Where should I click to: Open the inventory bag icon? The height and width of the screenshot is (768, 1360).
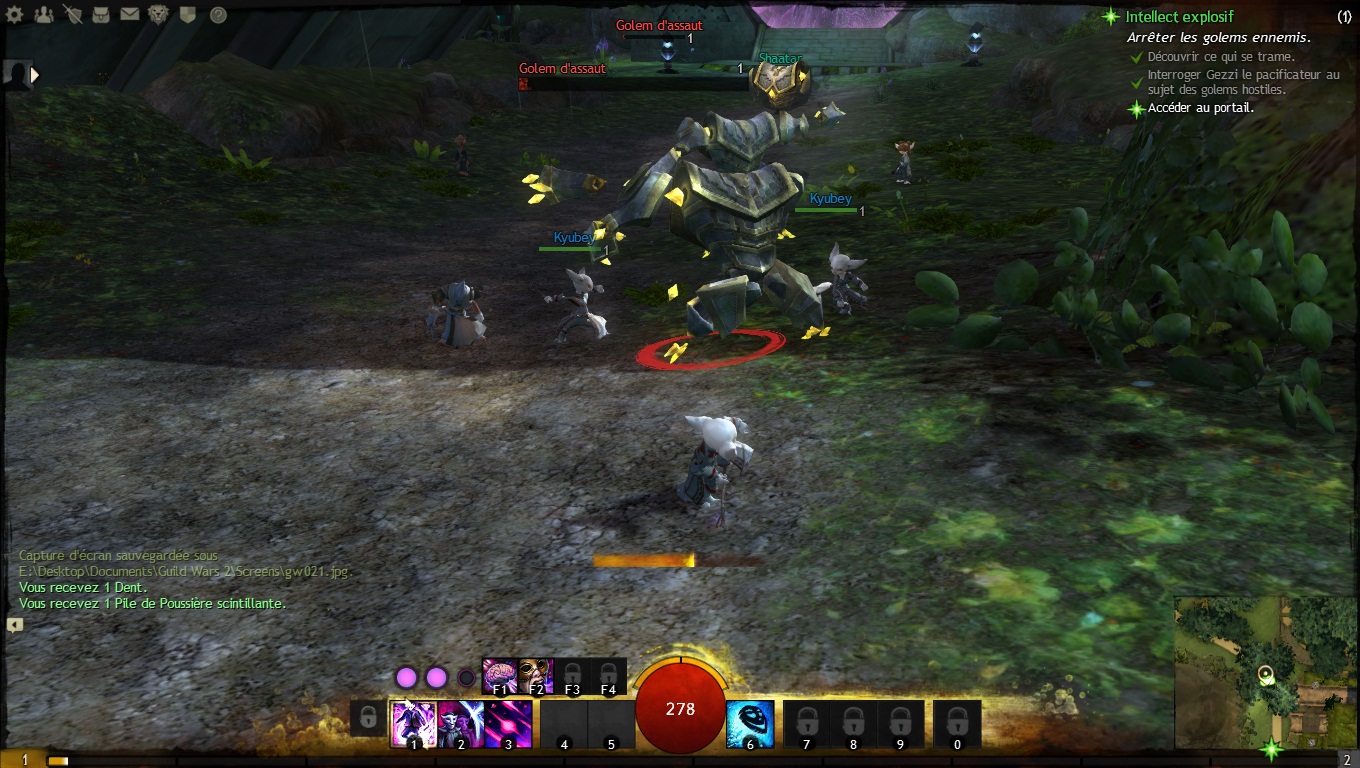click(x=101, y=15)
